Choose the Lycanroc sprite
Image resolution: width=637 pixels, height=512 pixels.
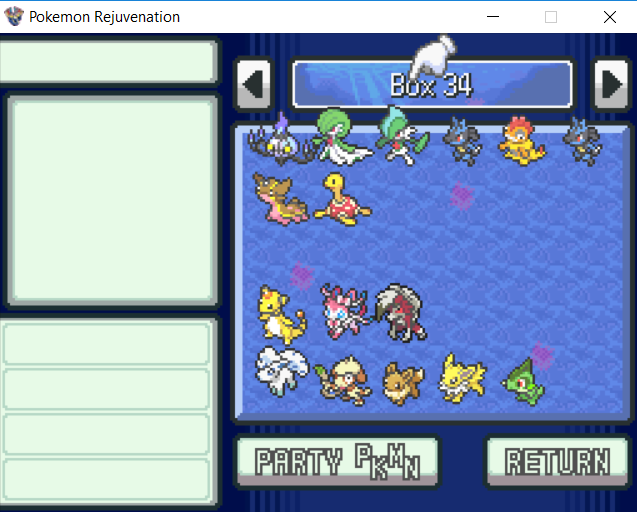coord(399,311)
